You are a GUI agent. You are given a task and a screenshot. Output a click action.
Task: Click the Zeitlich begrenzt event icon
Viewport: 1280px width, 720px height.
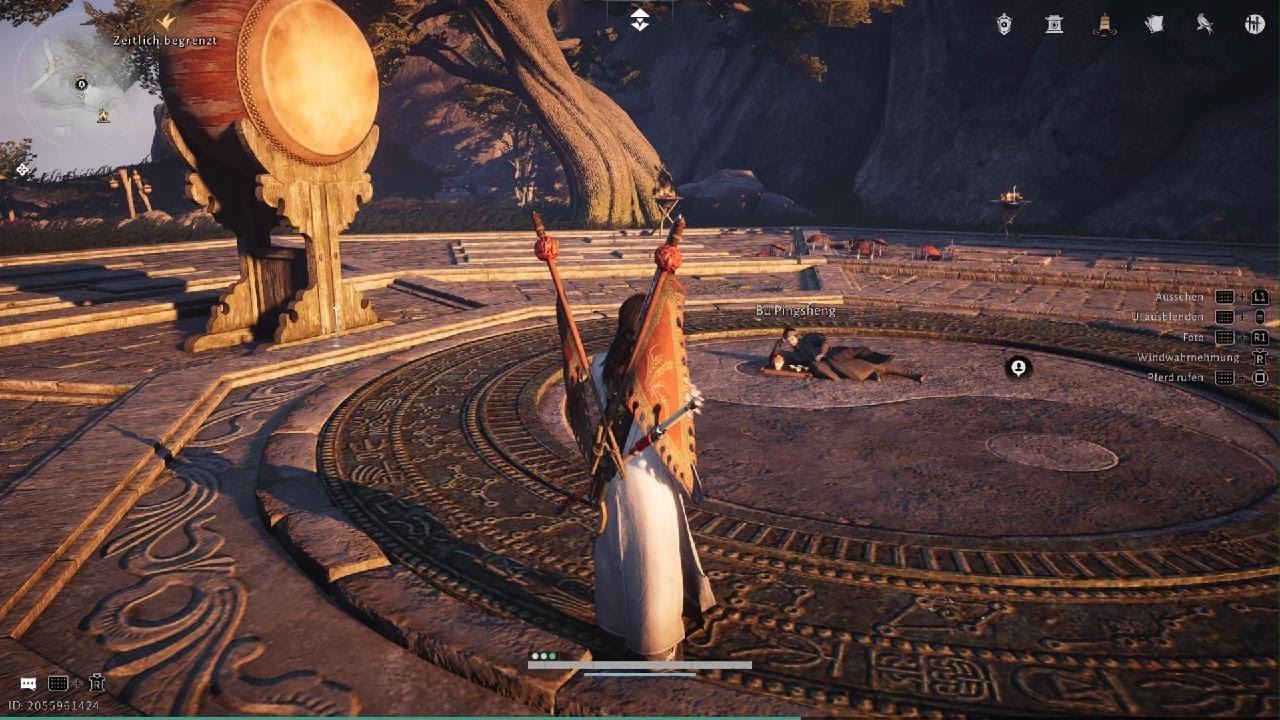point(167,20)
